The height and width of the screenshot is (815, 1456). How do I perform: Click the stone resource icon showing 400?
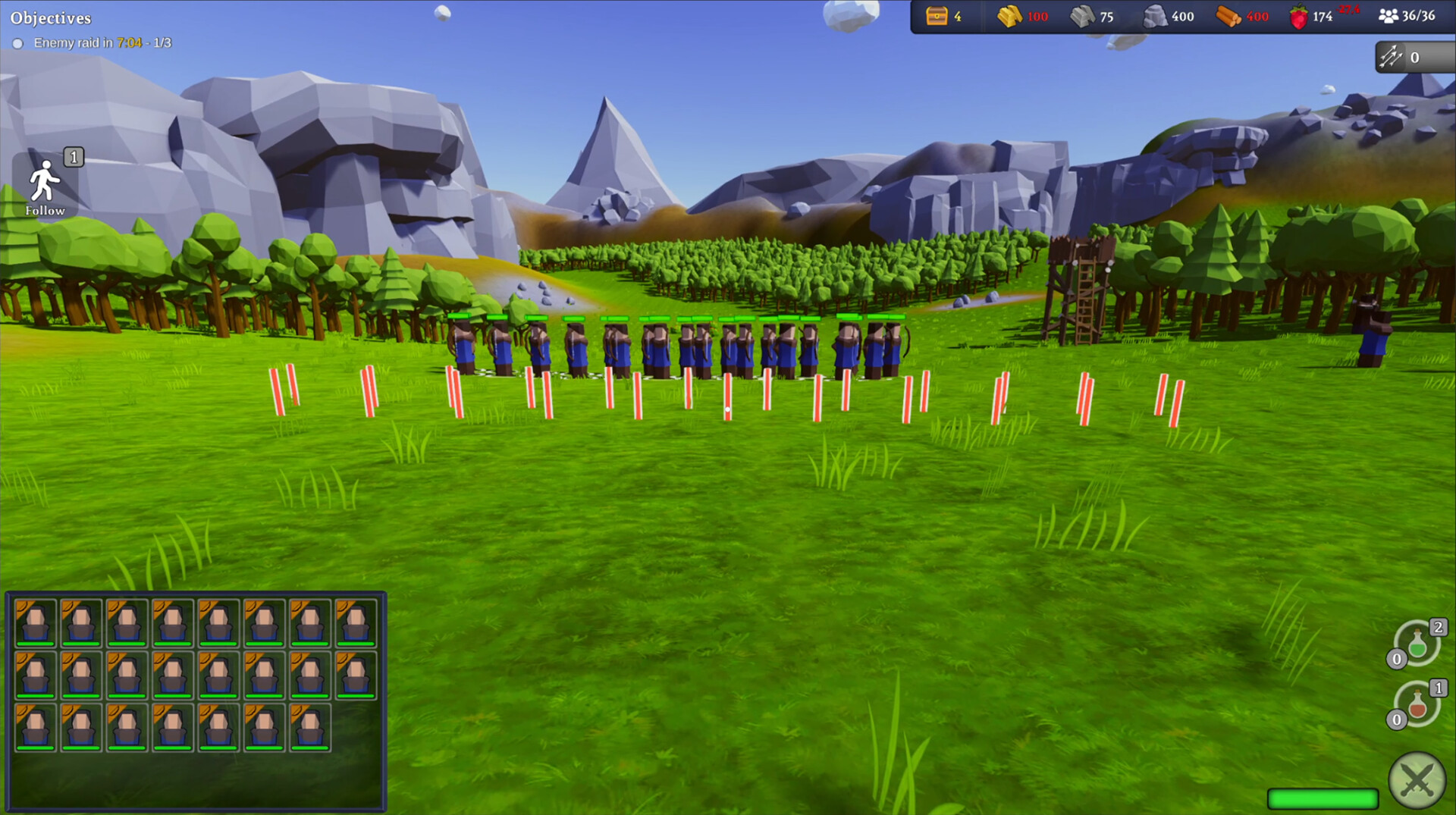click(1156, 15)
